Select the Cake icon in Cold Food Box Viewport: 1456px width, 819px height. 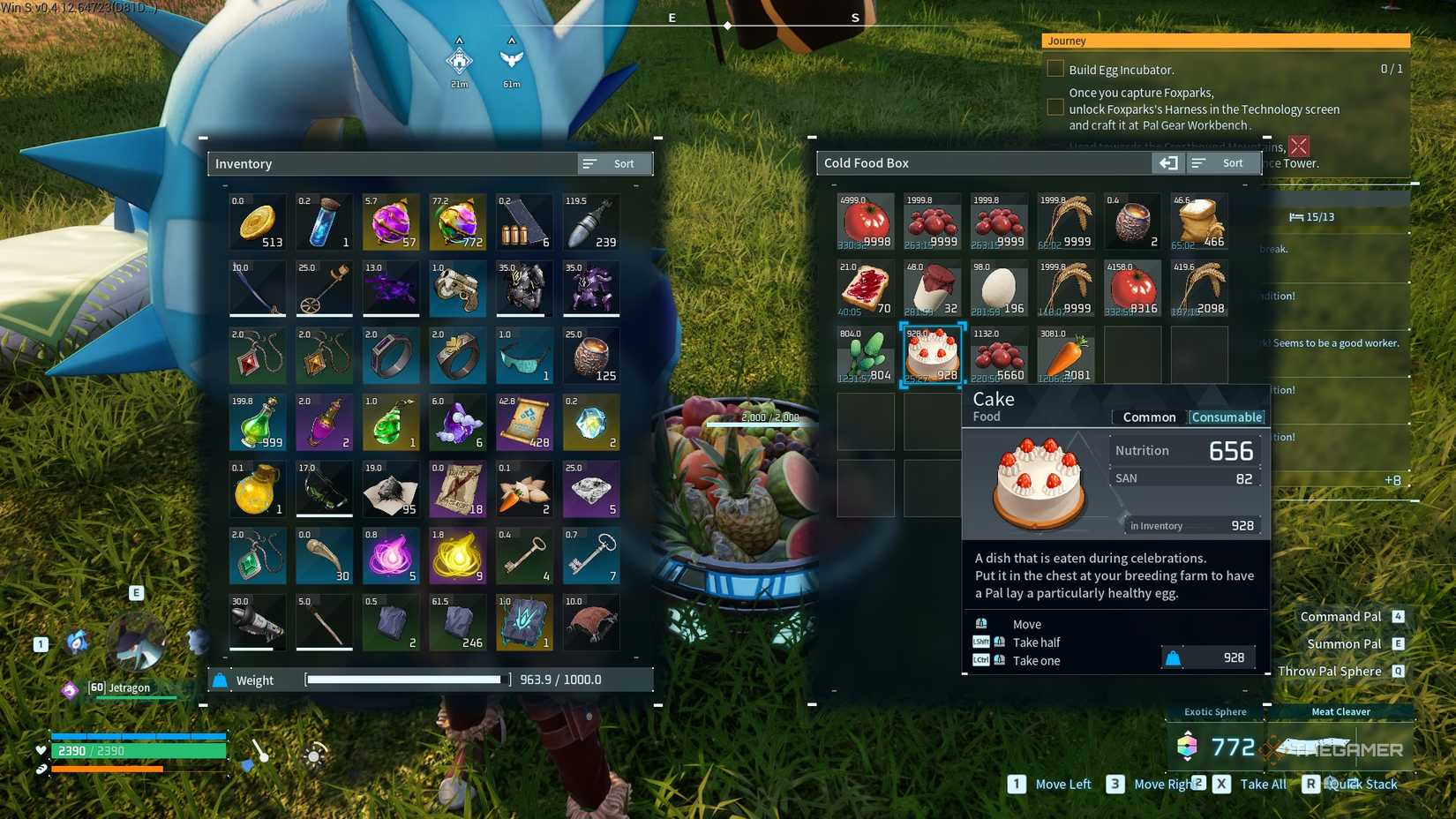coord(933,355)
